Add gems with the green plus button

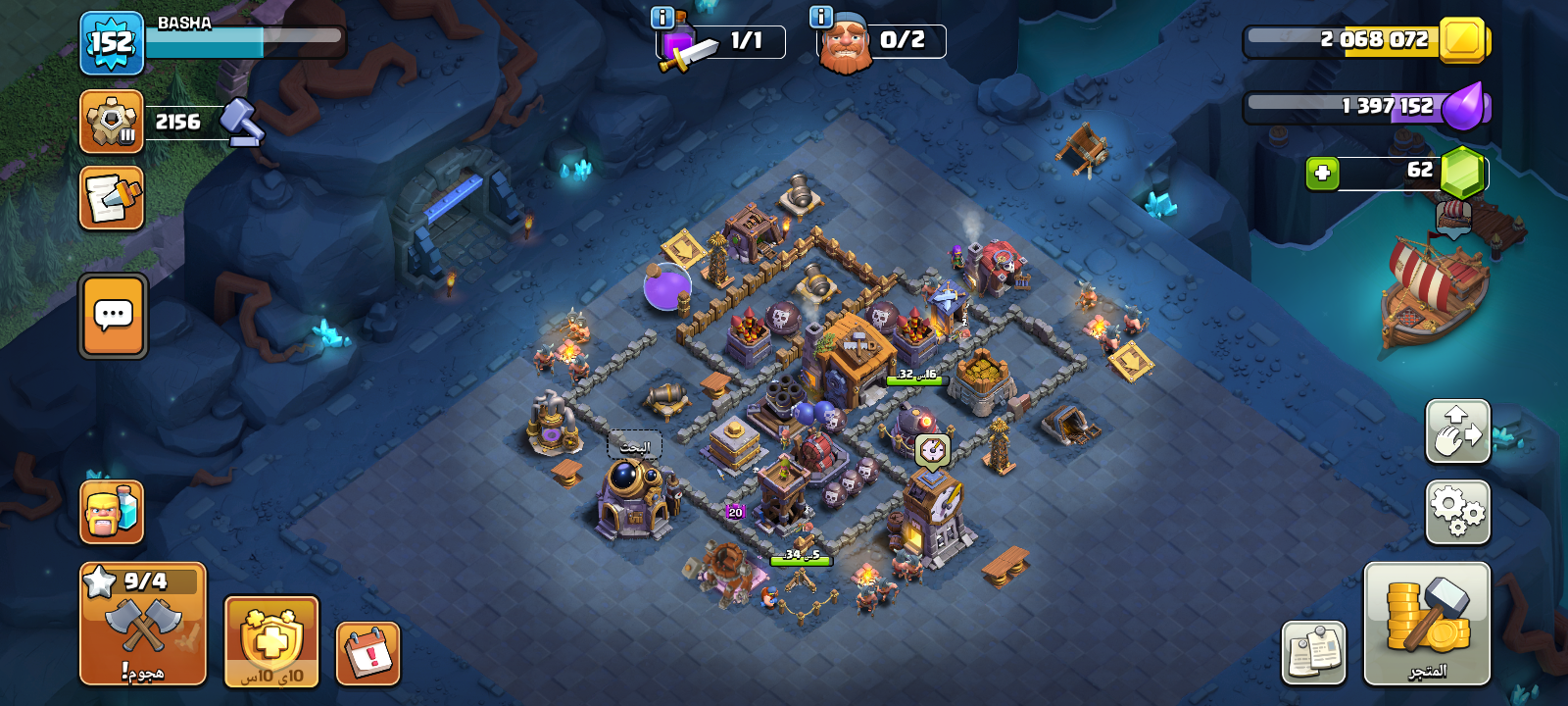(x=1322, y=173)
